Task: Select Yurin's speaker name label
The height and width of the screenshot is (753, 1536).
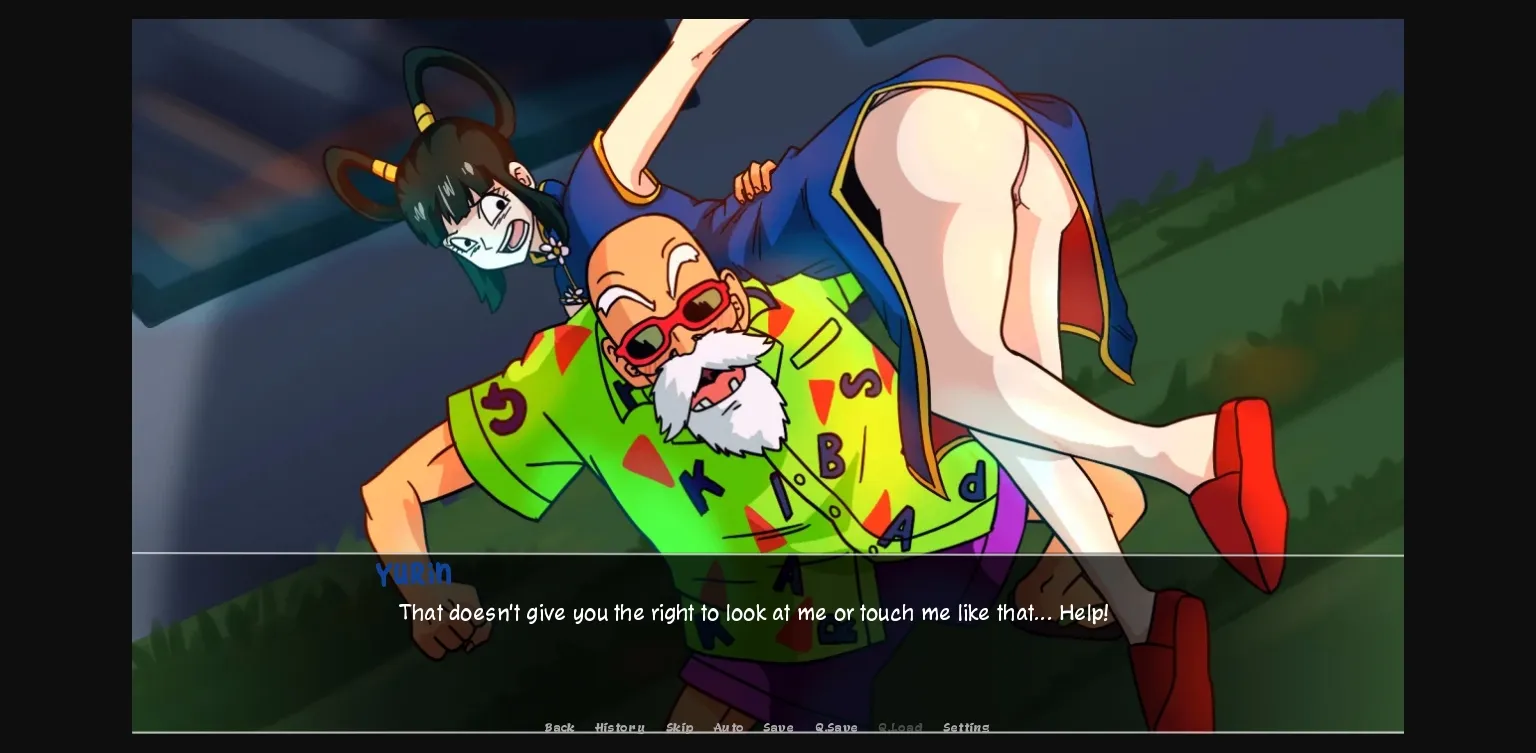Action: click(413, 574)
